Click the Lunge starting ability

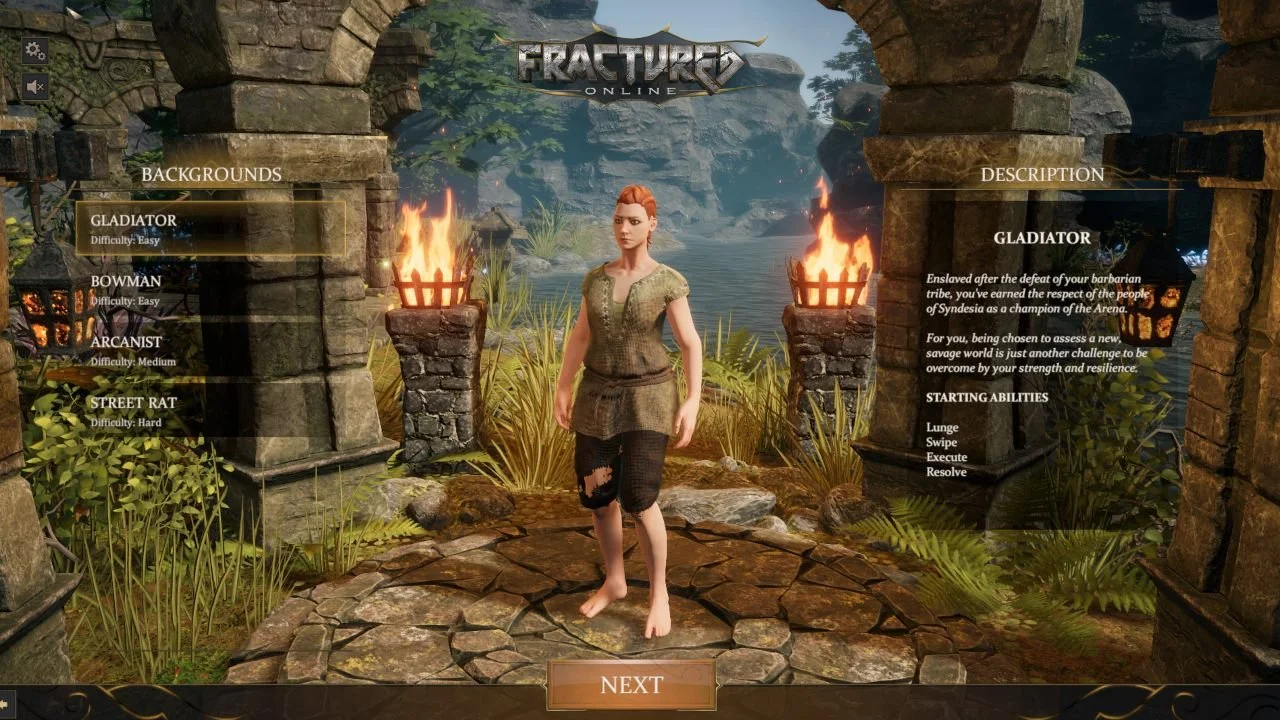point(940,427)
